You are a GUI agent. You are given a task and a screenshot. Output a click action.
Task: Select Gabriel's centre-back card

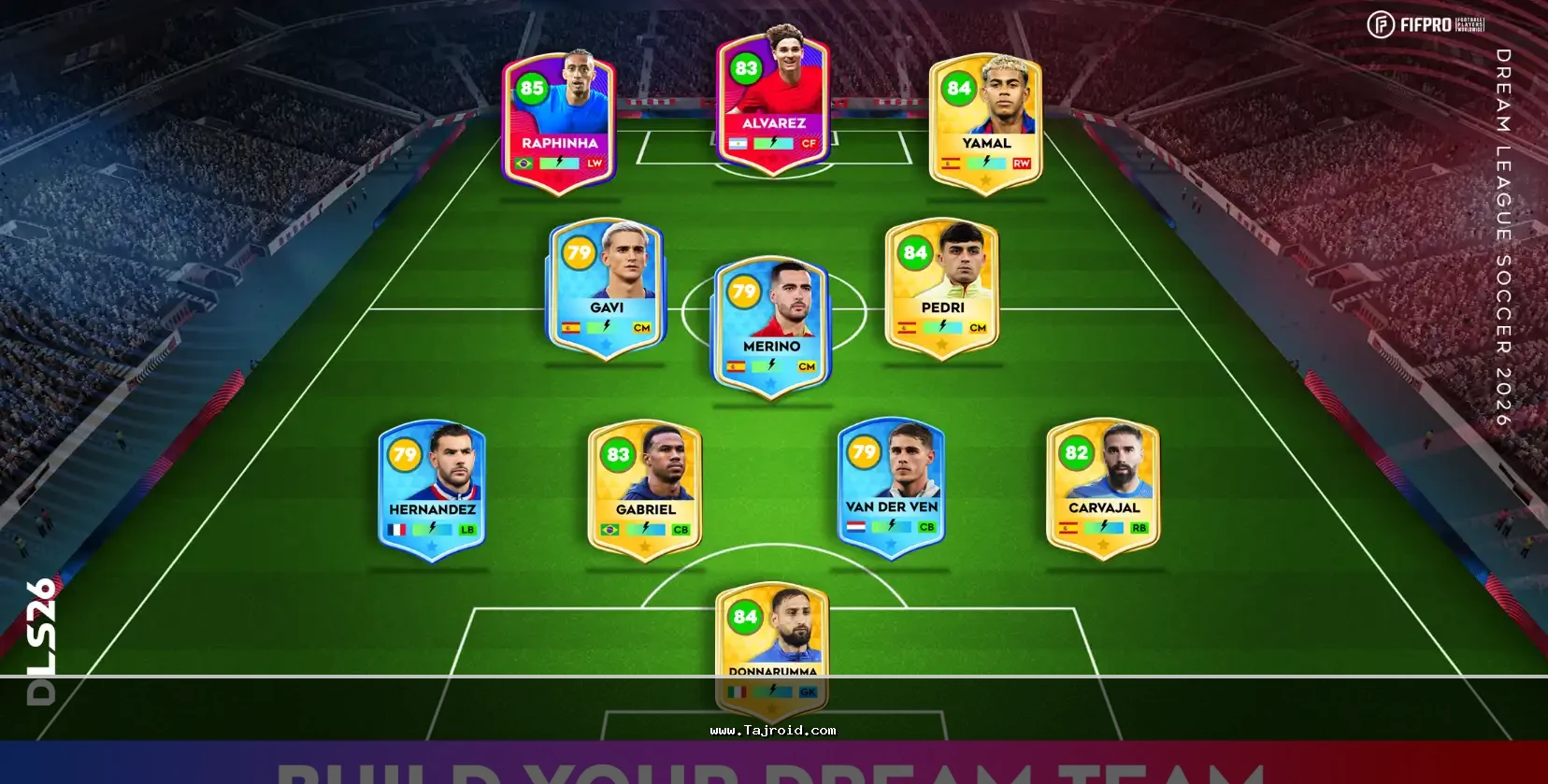pyautogui.click(x=645, y=491)
